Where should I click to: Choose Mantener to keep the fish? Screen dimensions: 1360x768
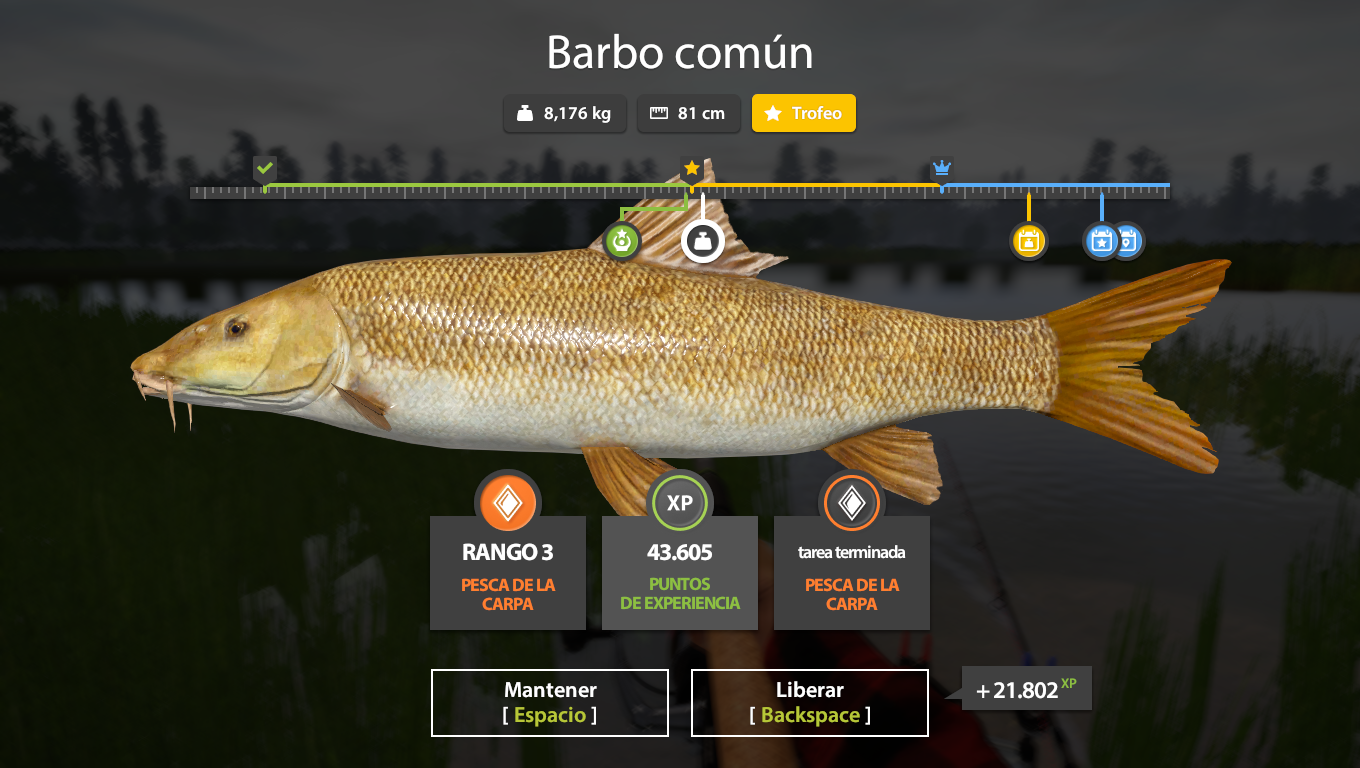coord(550,703)
